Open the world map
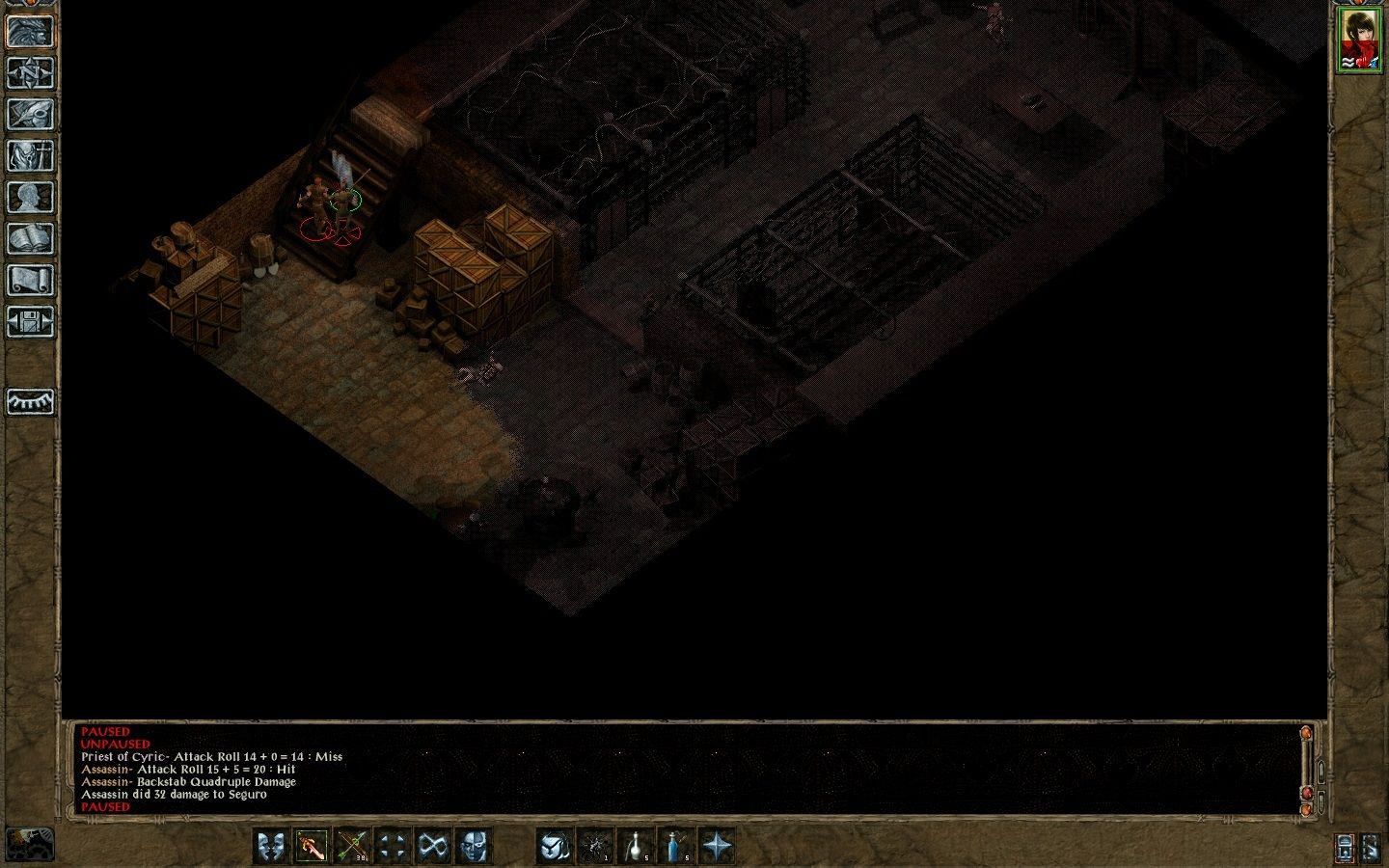The height and width of the screenshot is (868, 1389). 29,74
